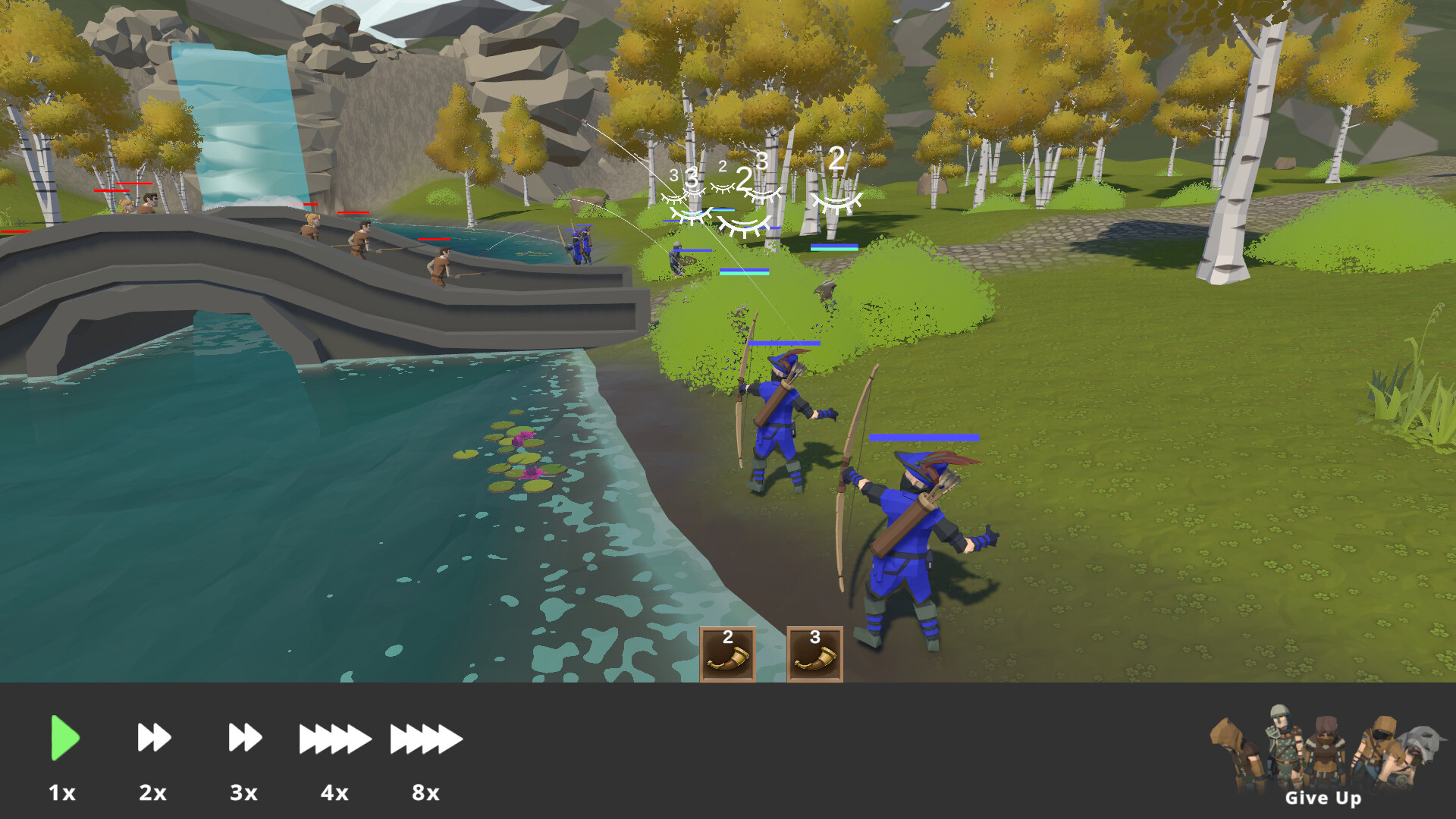Click the blue health bar above the foreground archer
This screenshot has height=819, width=1456.
coord(924,437)
